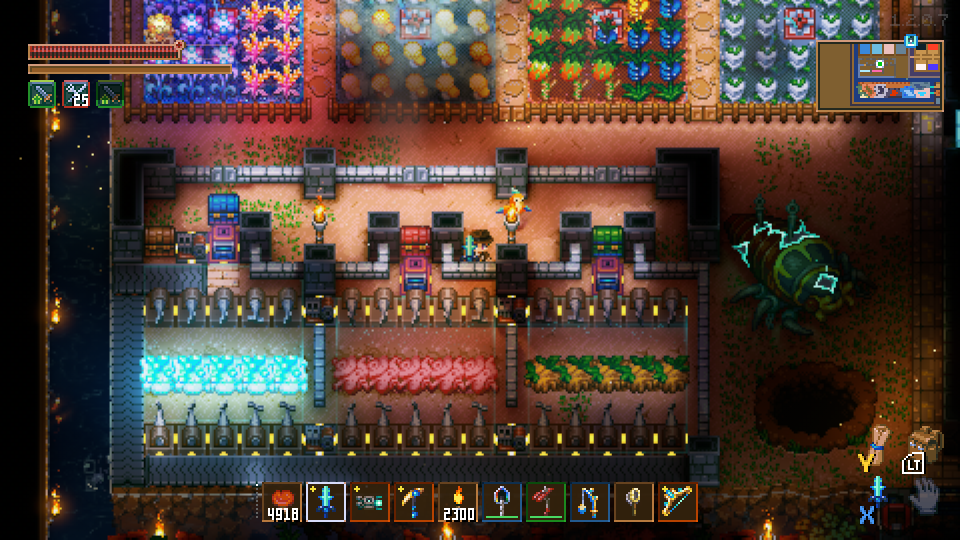Image resolution: width=960 pixels, height=540 pixels.
Task: Choose the teal gun hotbar slot
Action: [x=370, y=502]
